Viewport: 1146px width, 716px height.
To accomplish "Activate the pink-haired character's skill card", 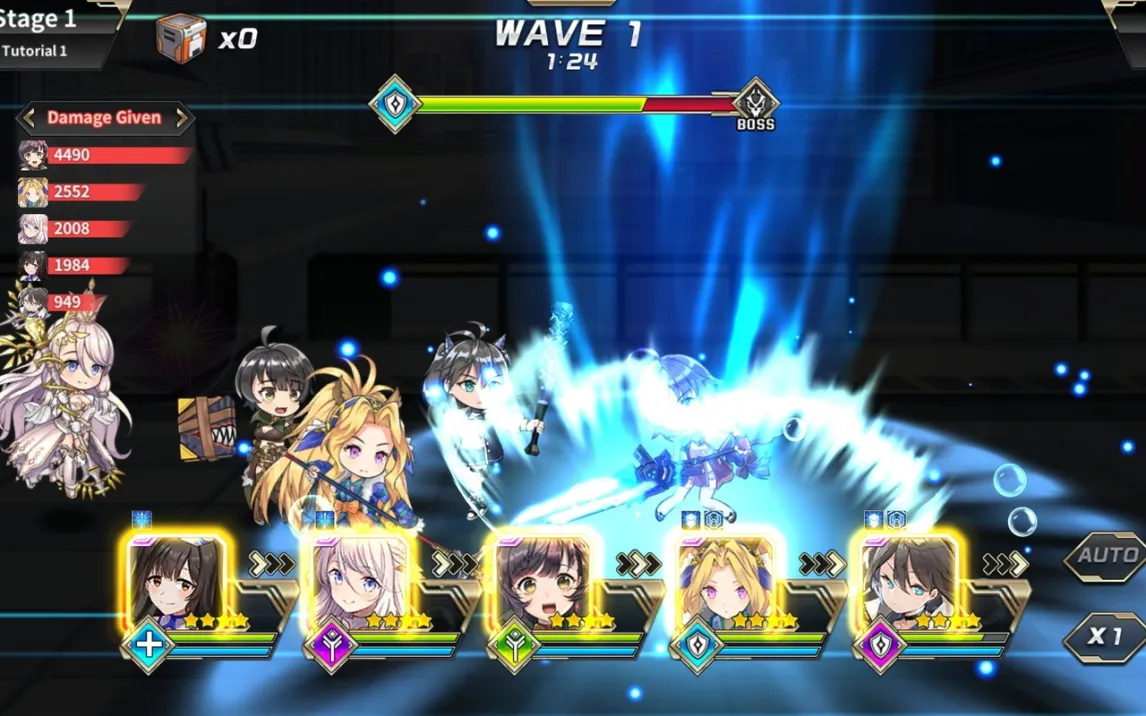I will point(358,585).
